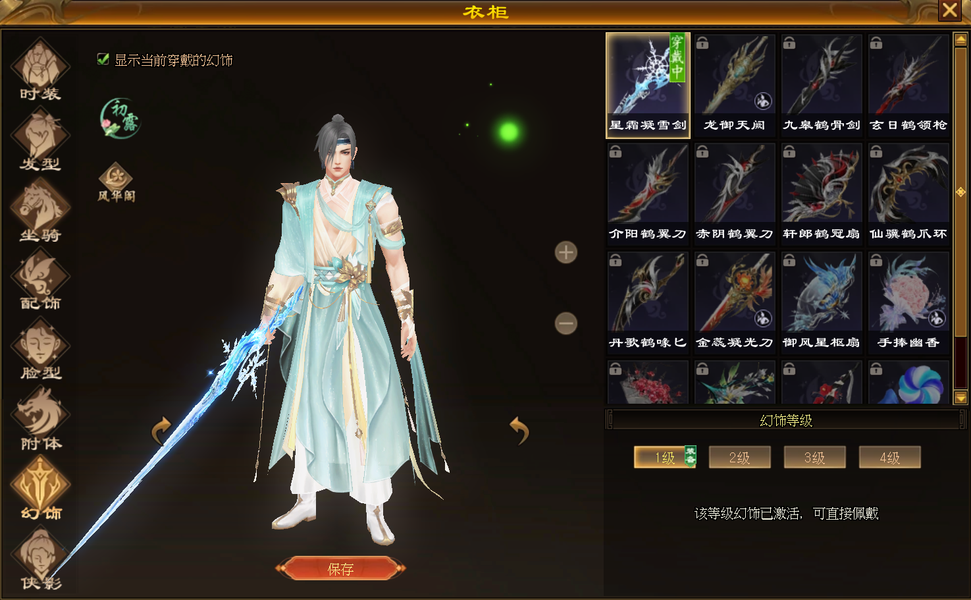The height and width of the screenshot is (600, 971).
Task: Zoom out the character preview with minus
Action: point(566,323)
